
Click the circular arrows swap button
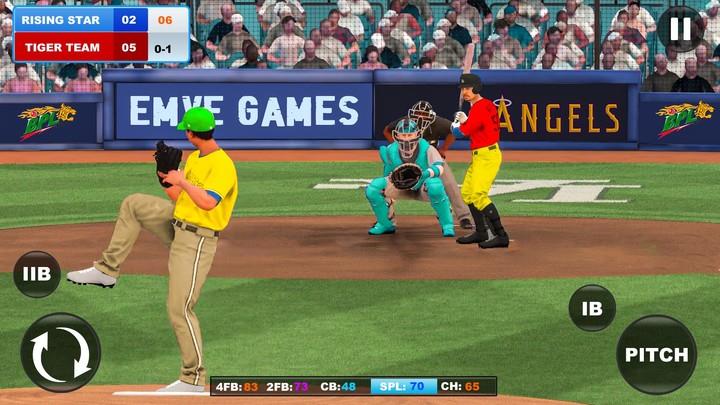pos(60,353)
